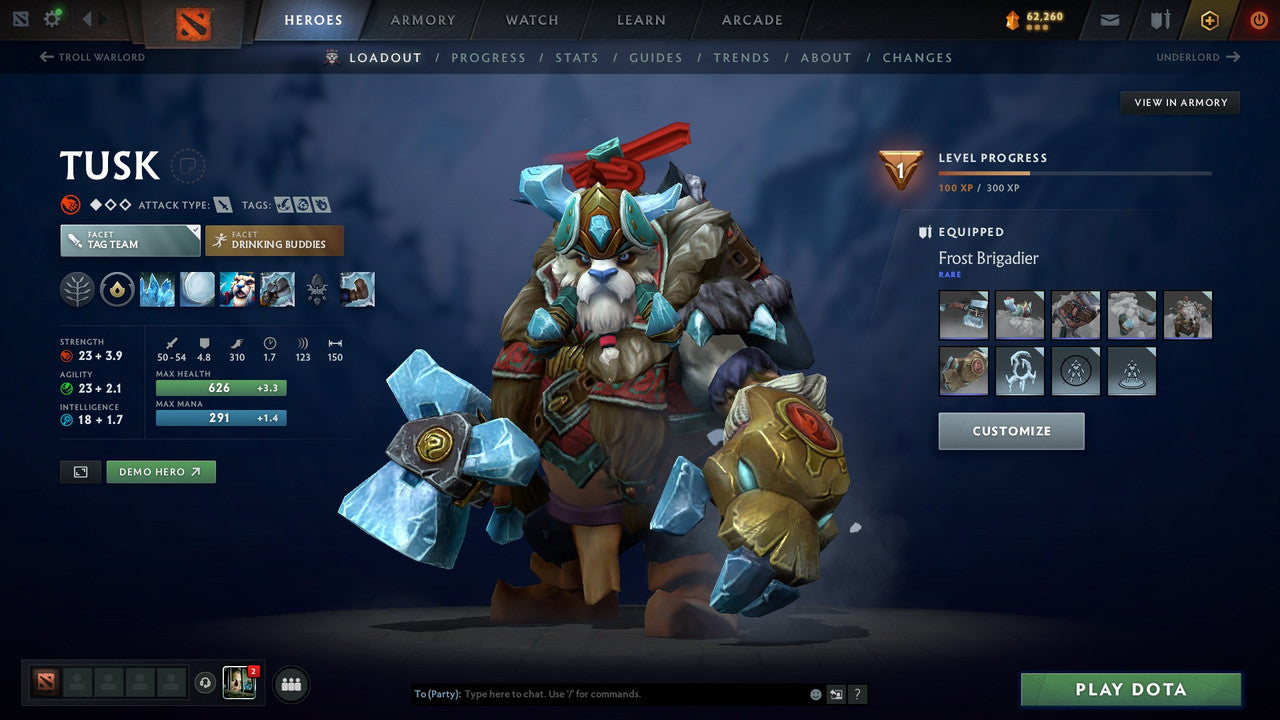Click CUSTOMIZE under the equipped items

click(x=1011, y=430)
